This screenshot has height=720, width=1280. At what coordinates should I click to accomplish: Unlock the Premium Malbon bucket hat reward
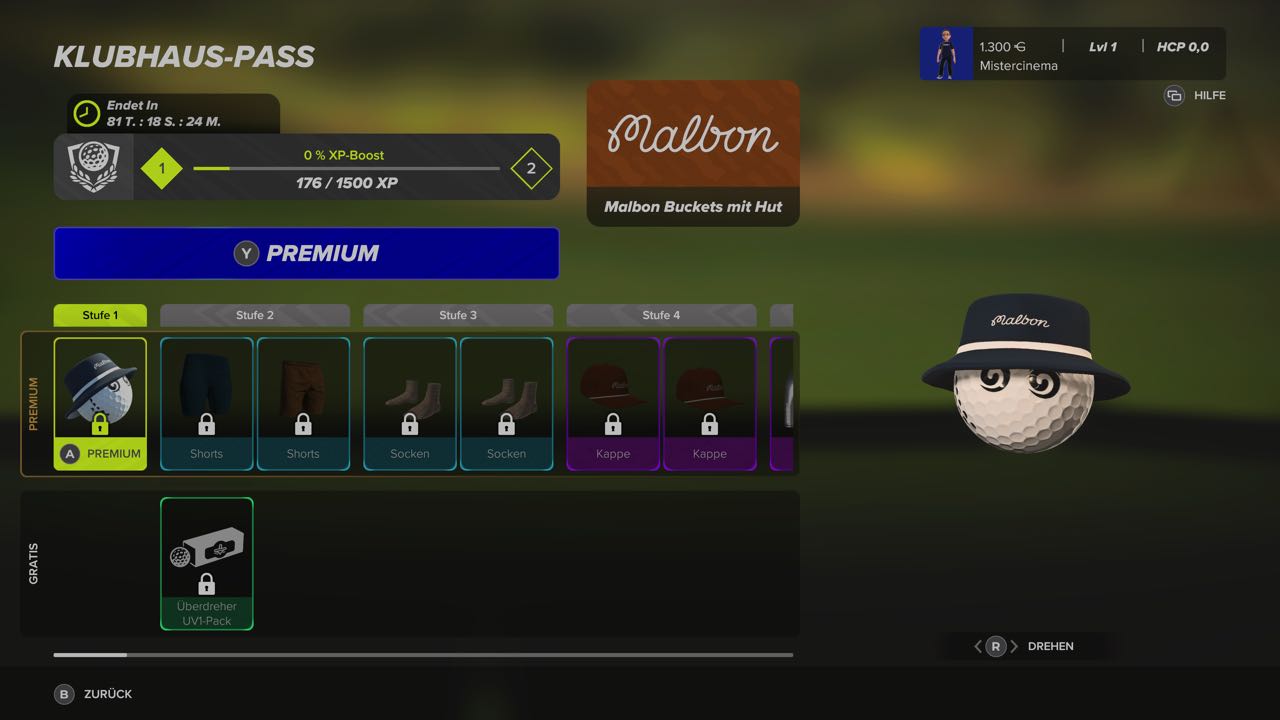tap(100, 400)
